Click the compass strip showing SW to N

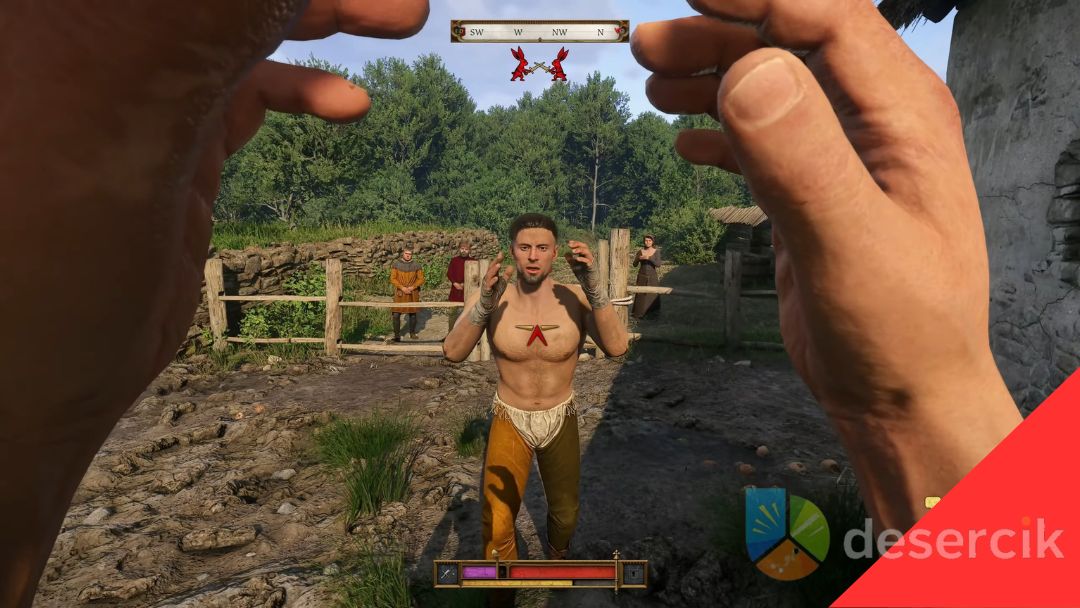click(540, 31)
